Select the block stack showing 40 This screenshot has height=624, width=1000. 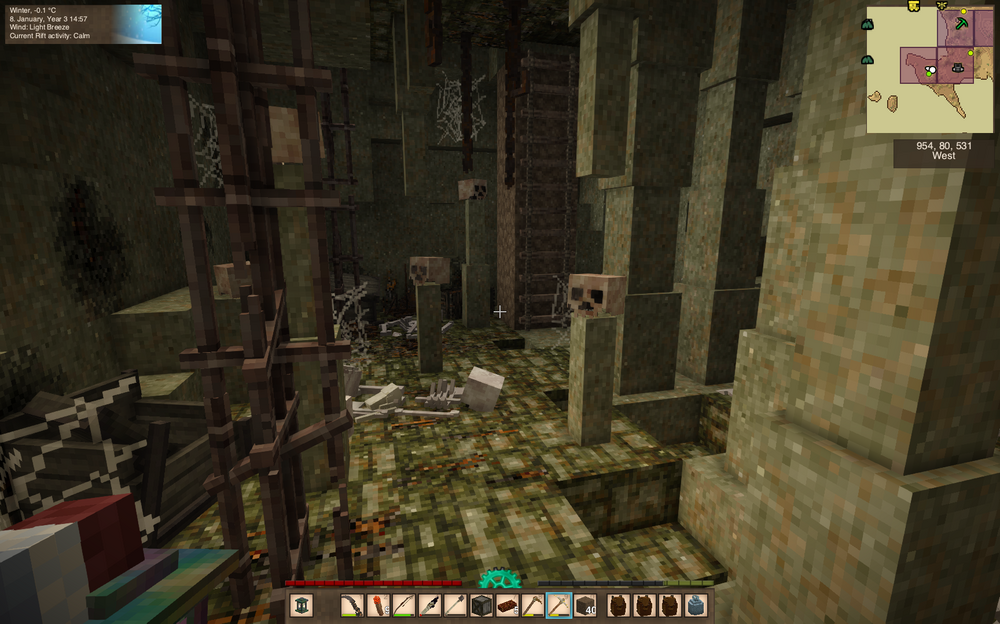coord(585,605)
